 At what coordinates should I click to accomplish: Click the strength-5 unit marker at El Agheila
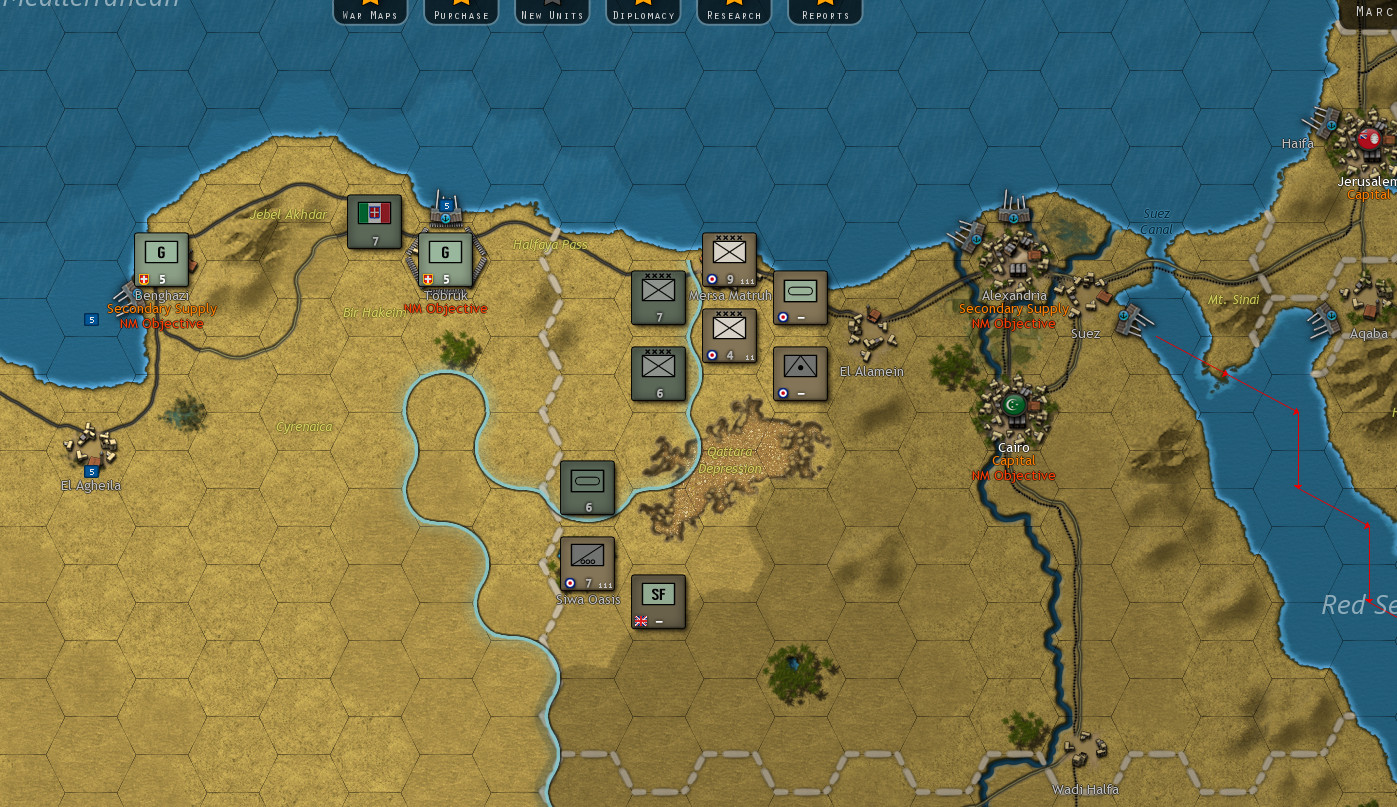(x=91, y=470)
